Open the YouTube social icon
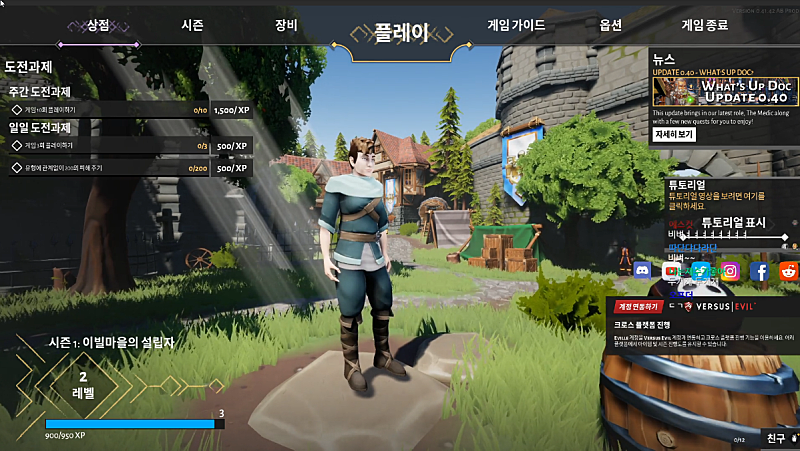This screenshot has height=451, width=800. pyautogui.click(x=671, y=270)
